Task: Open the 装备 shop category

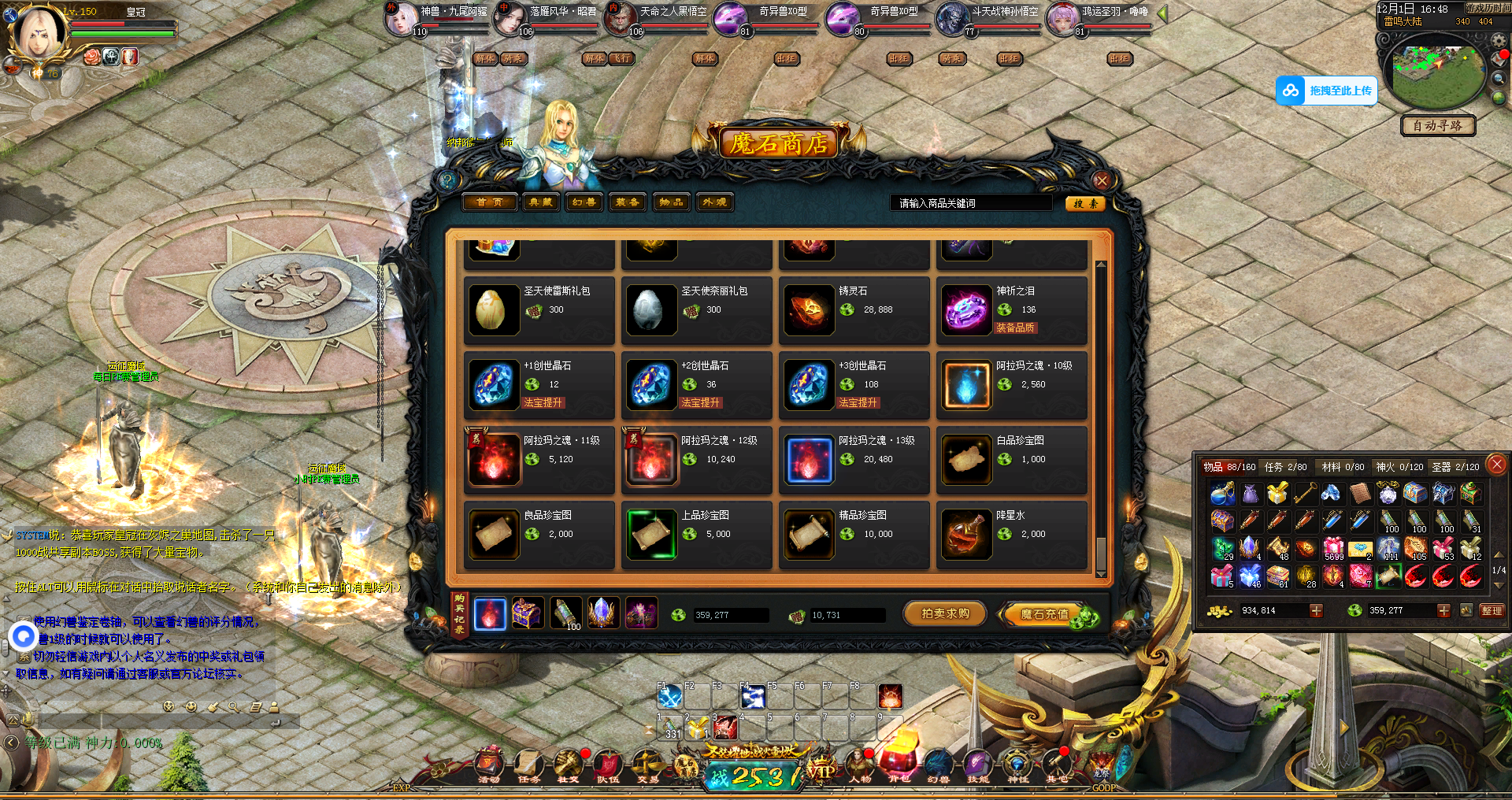Action: (627, 202)
